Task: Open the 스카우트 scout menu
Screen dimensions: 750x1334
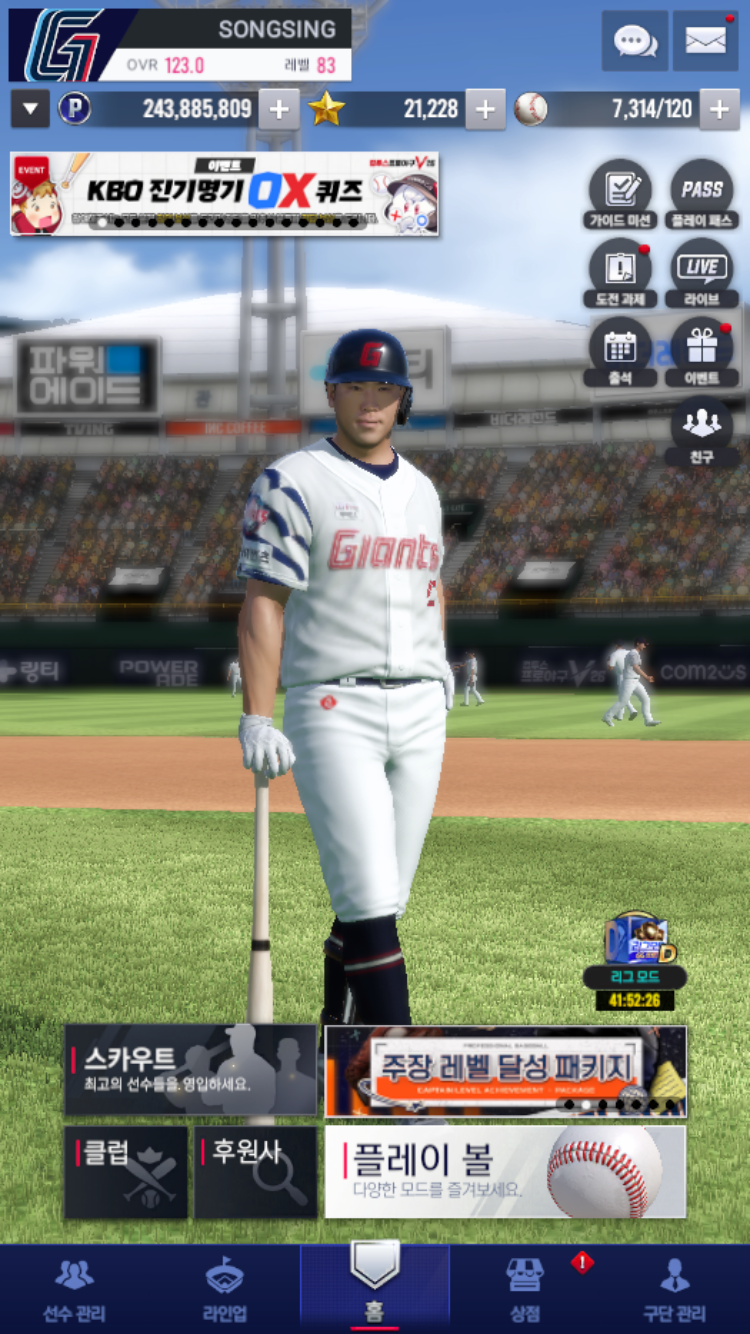Action: 190,1070
